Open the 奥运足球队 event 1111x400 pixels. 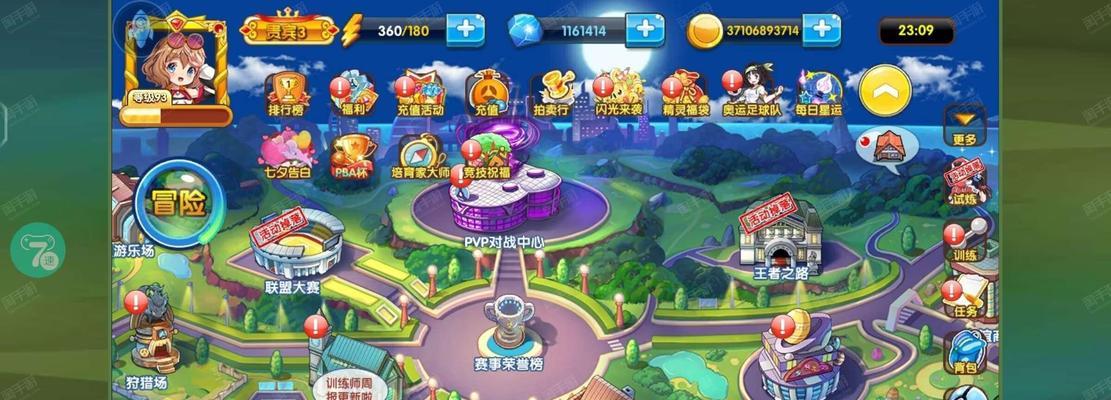(x=752, y=90)
